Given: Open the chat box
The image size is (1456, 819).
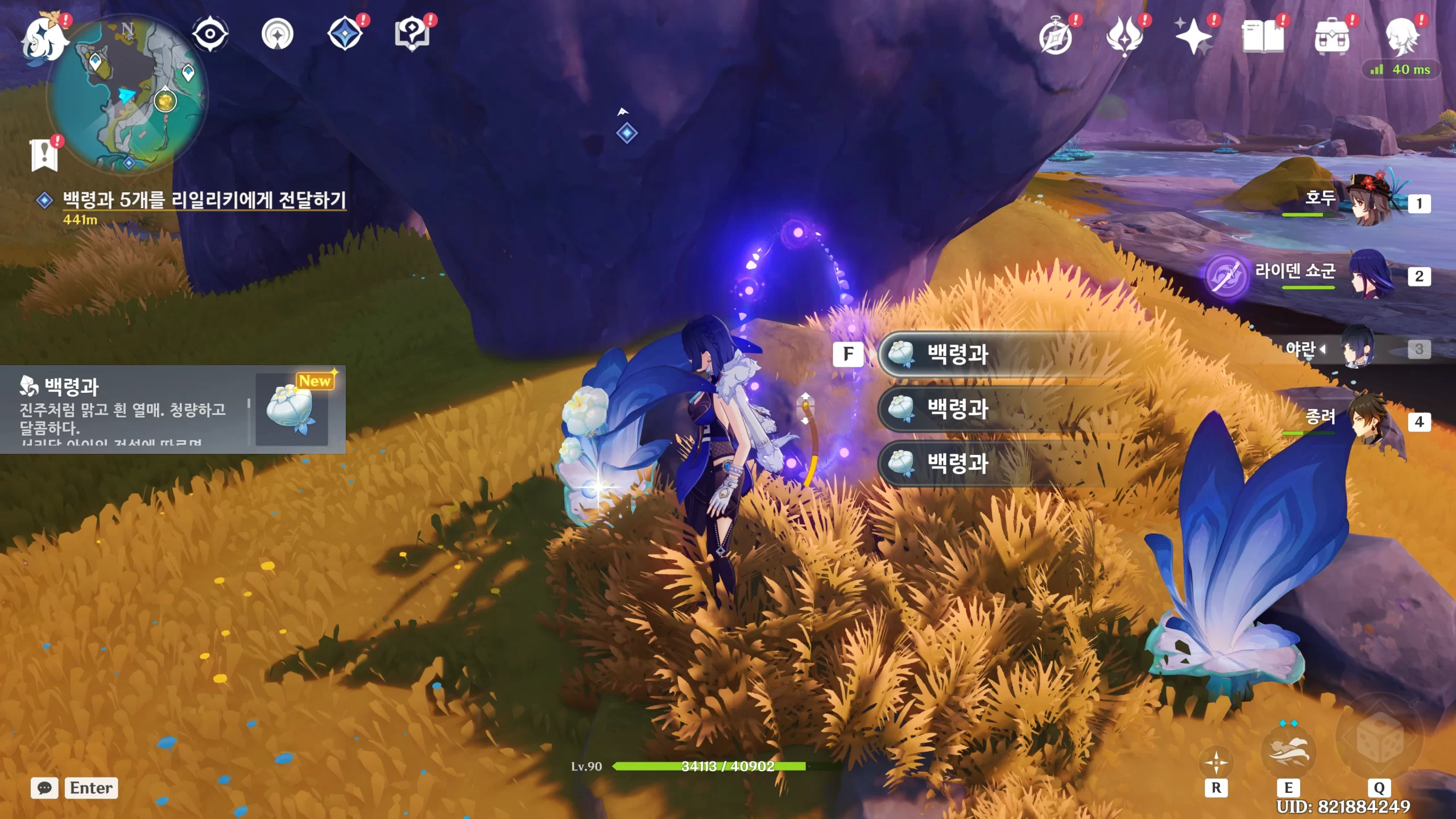Looking at the screenshot, I should pos(45,788).
